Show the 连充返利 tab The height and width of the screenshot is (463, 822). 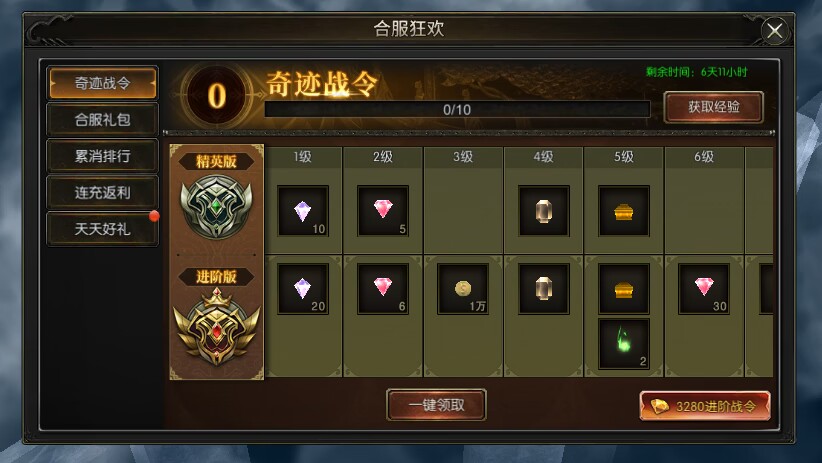tap(102, 193)
